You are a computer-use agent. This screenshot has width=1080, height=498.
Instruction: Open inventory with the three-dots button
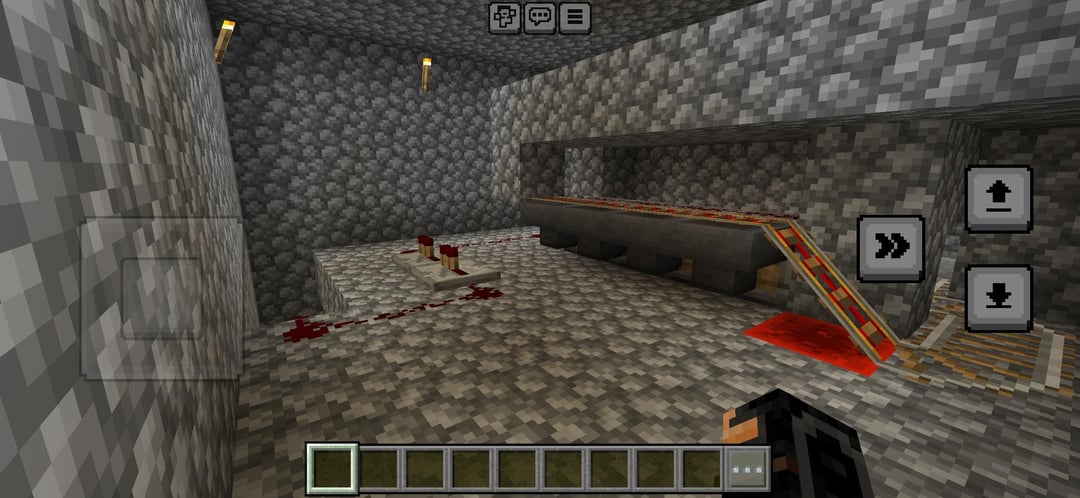748,468
